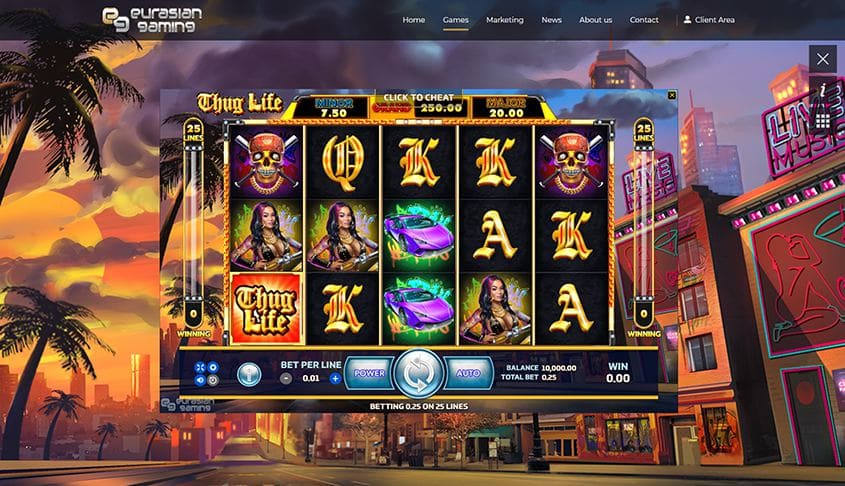The width and height of the screenshot is (845, 486).
Task: Toggle the sound speaker icon
Action: (x=200, y=380)
